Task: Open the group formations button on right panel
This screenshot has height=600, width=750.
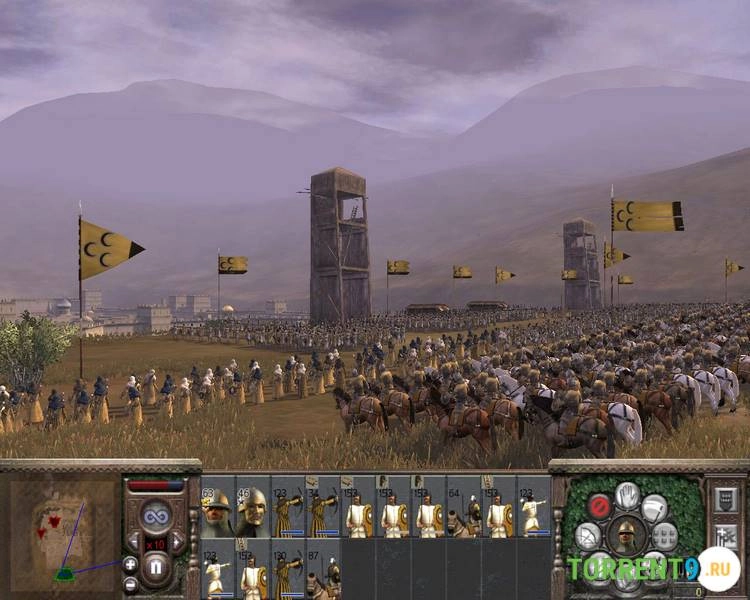Action: pos(727,500)
